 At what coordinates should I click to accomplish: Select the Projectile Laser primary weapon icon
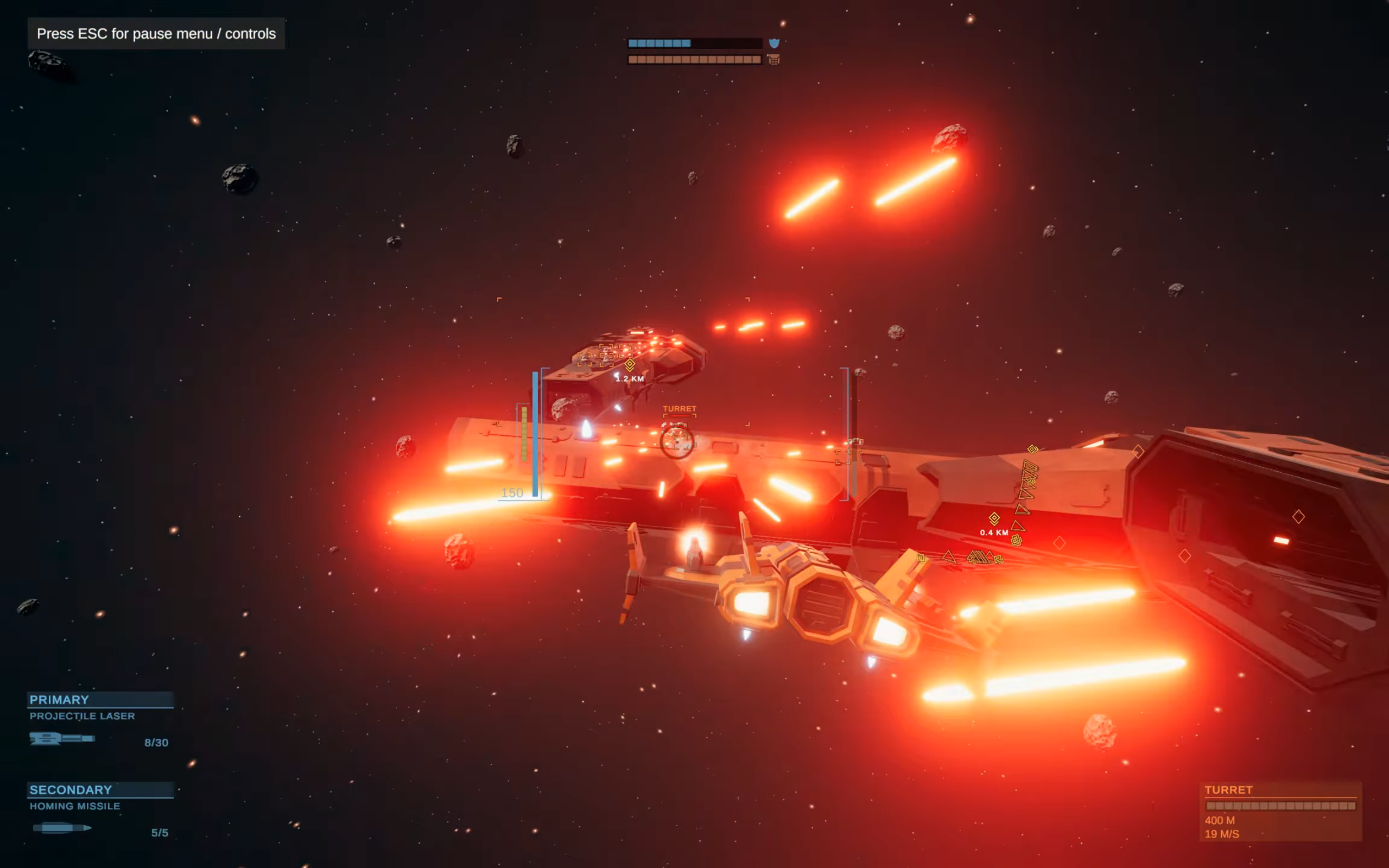click(62, 738)
